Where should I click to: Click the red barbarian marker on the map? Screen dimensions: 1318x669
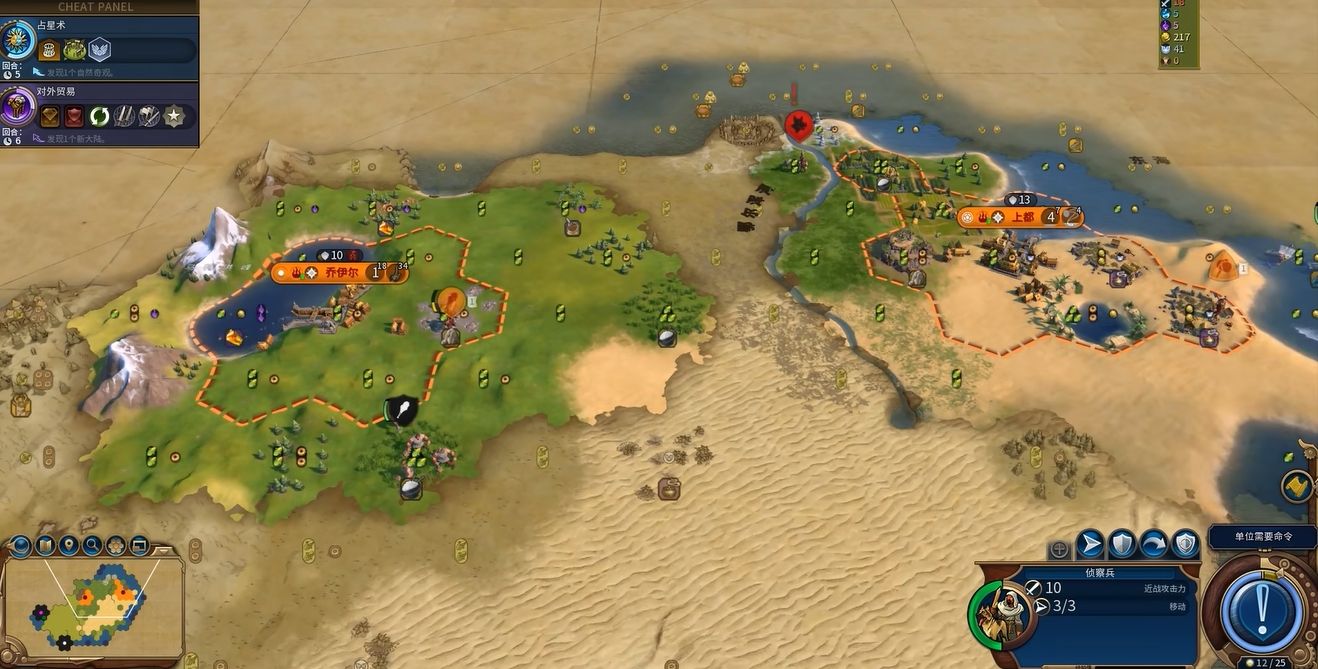point(797,125)
